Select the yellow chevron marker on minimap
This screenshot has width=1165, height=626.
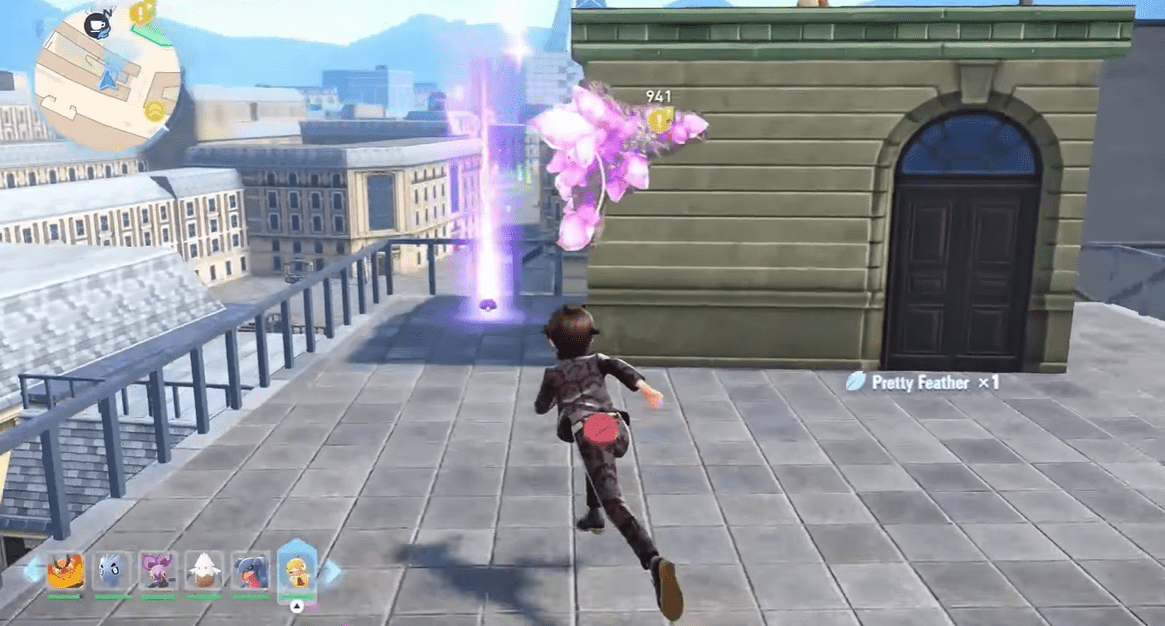(154, 110)
